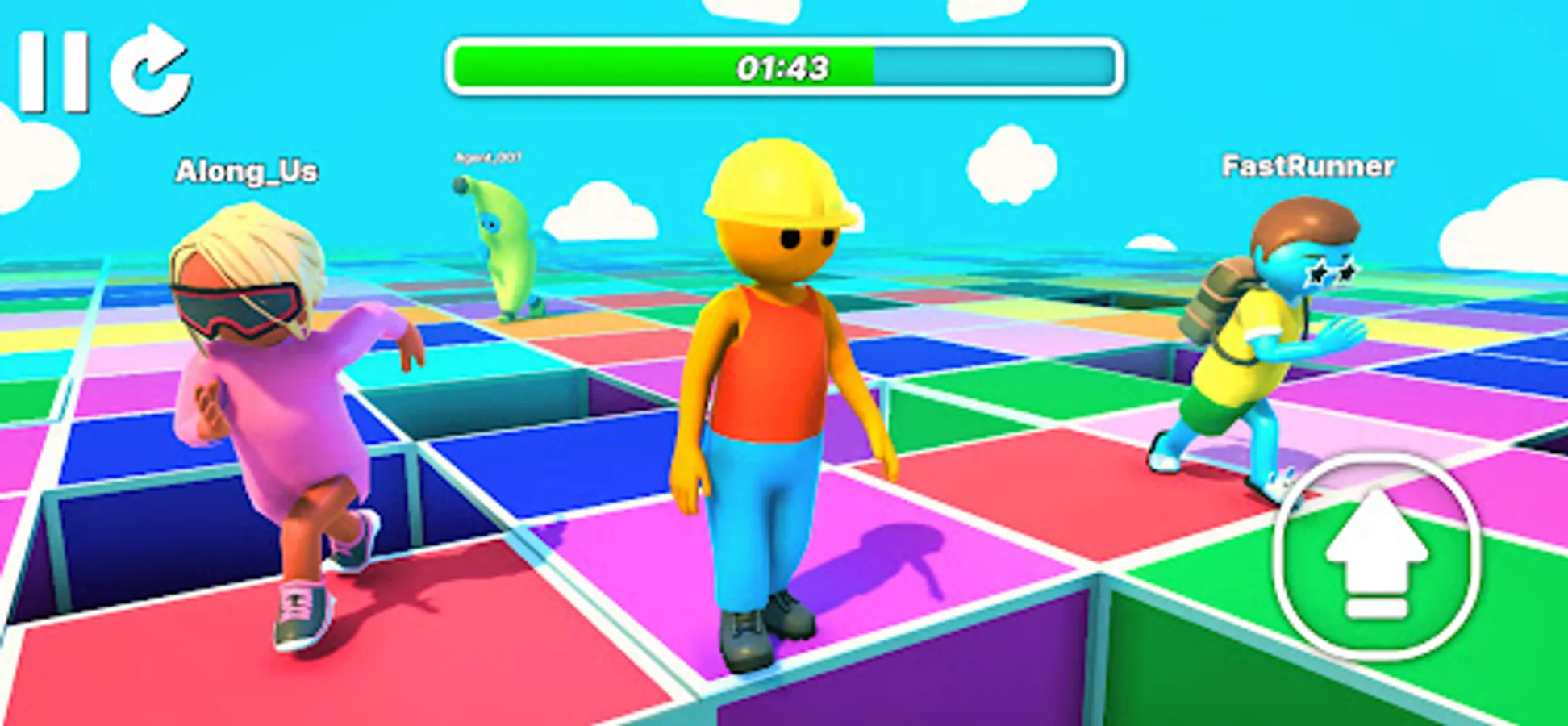This screenshot has height=726, width=1568.
Task: Tap Along_Us player name label
Action: 247,169
